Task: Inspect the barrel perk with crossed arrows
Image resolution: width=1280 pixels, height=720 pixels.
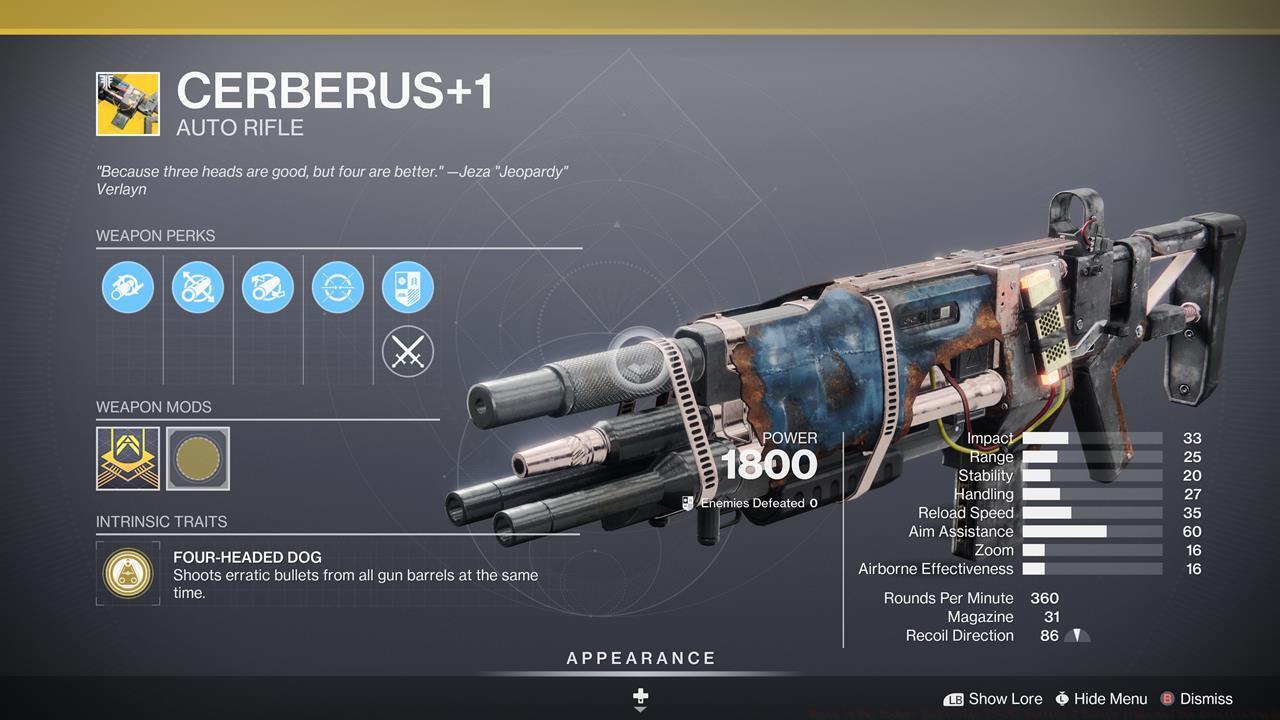Action: (x=198, y=287)
